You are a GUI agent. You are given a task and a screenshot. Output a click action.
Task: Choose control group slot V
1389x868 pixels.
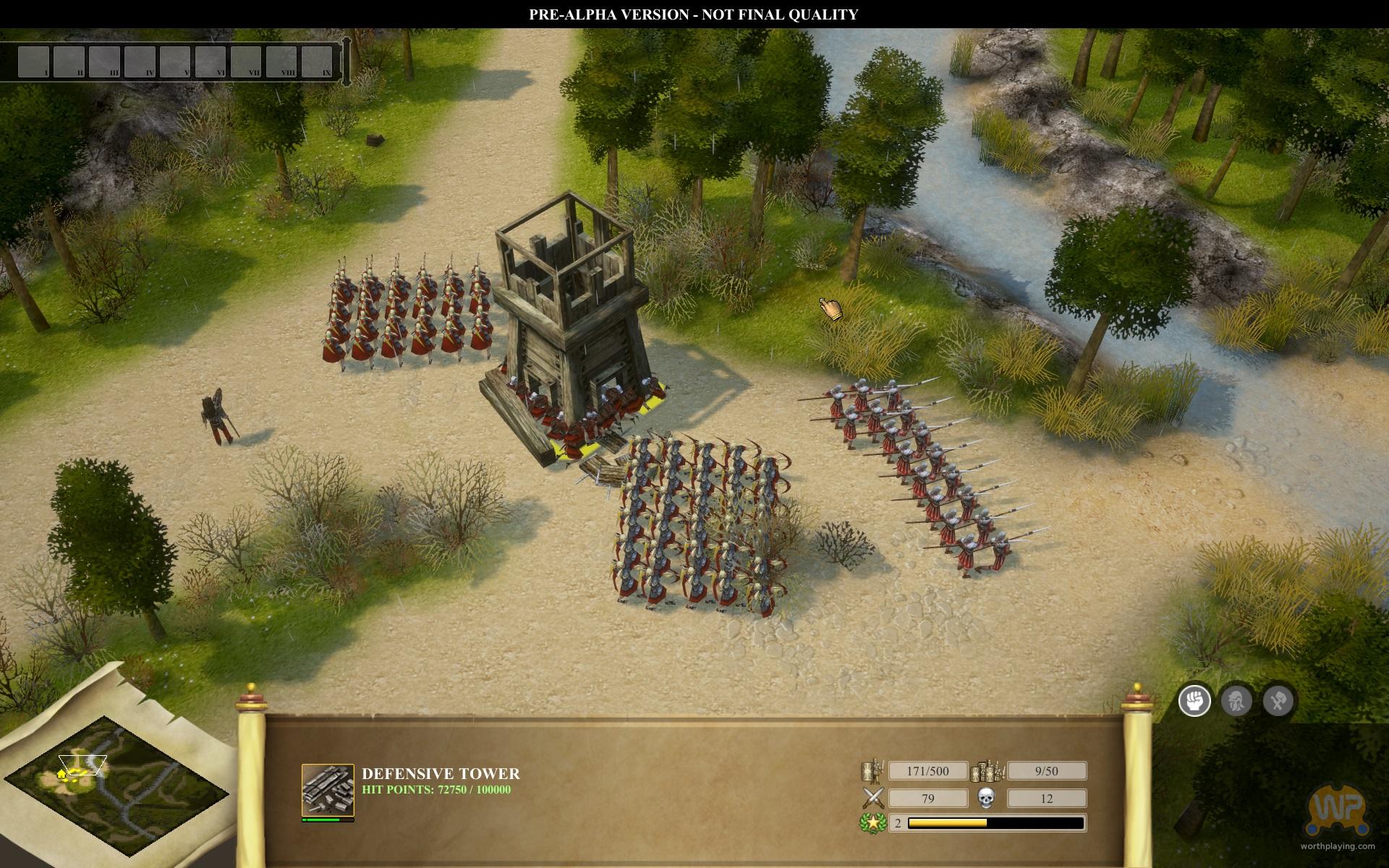click(175, 61)
